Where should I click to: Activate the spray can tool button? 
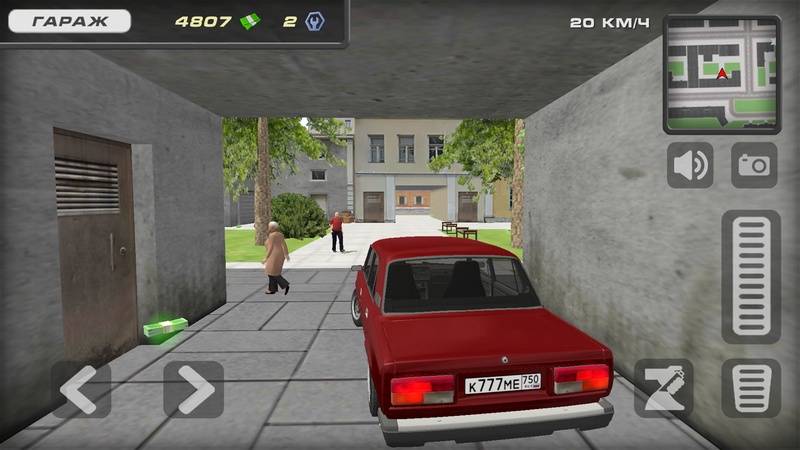click(663, 388)
